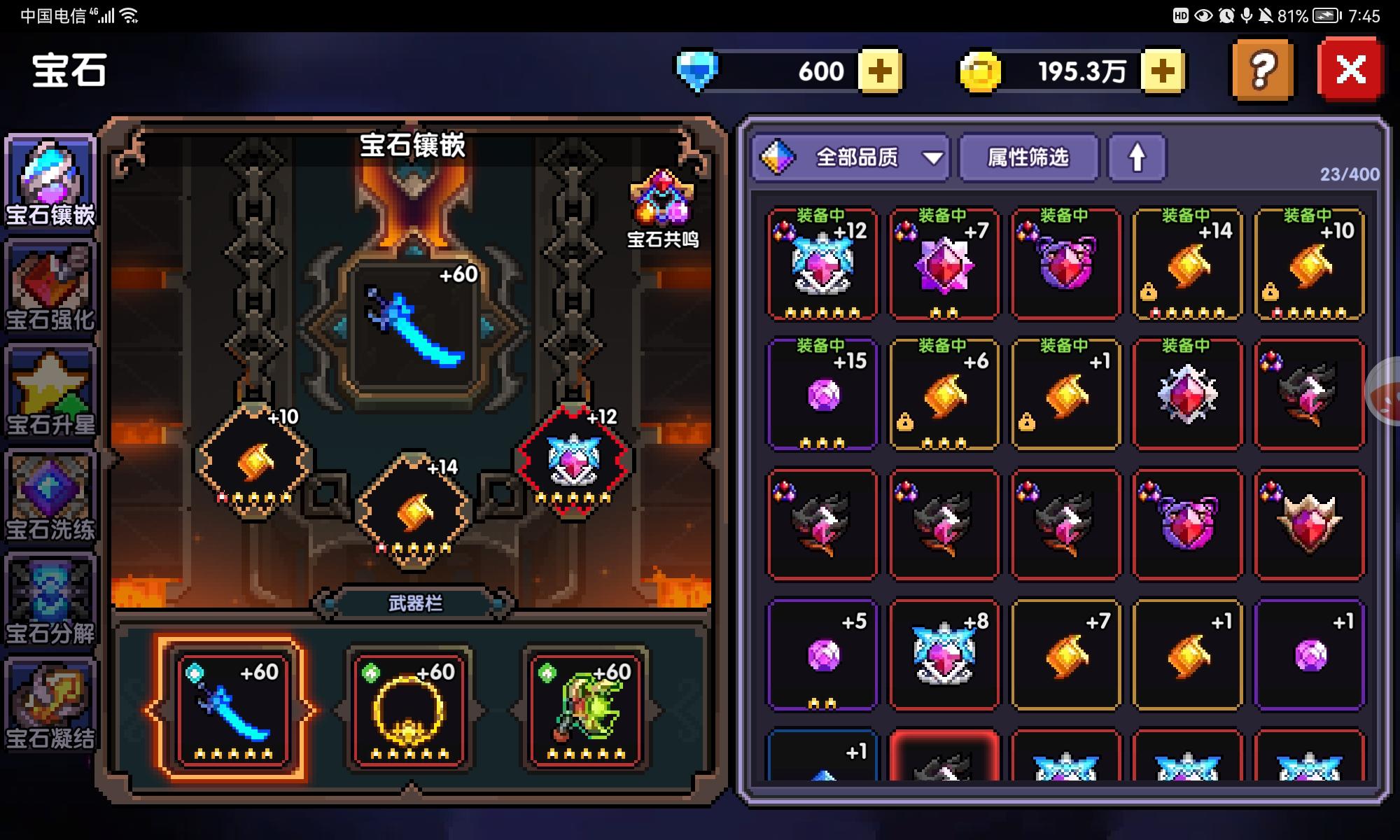Select the 宝石凝结 sidebar icon
Viewport: 1400px width, 840px height.
(x=49, y=693)
